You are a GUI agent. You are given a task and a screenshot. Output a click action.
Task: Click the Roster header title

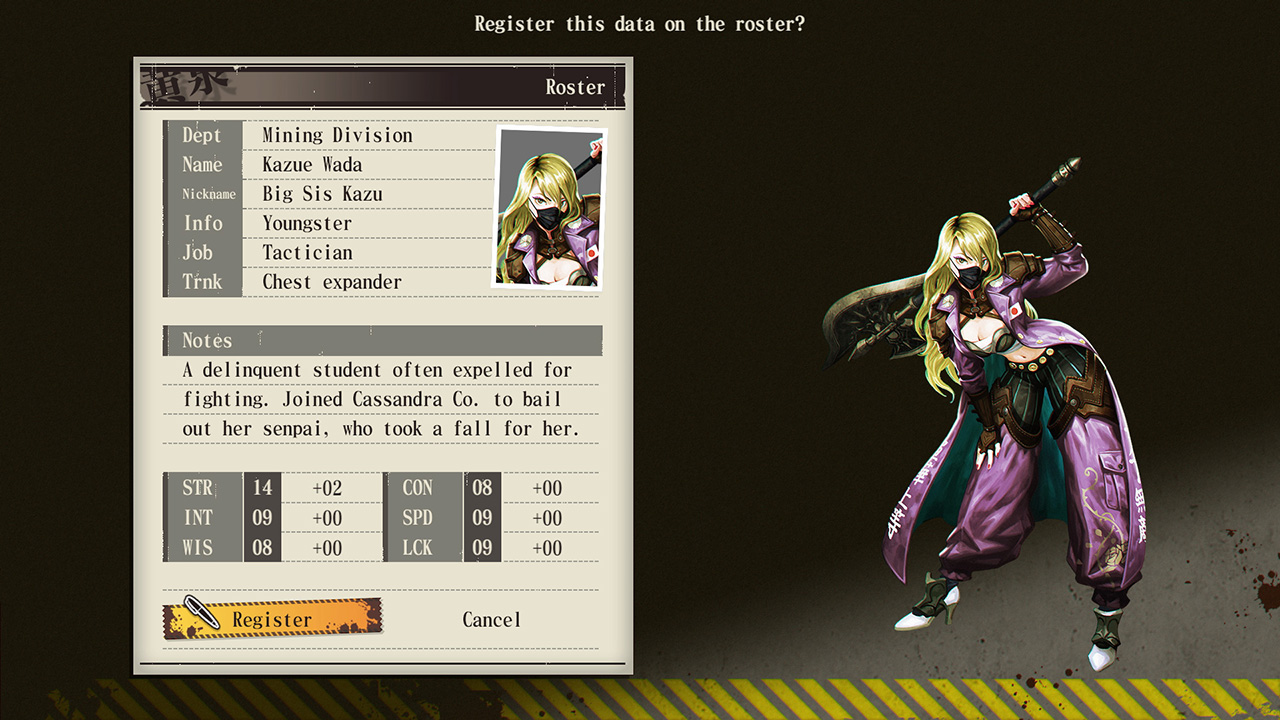point(575,87)
